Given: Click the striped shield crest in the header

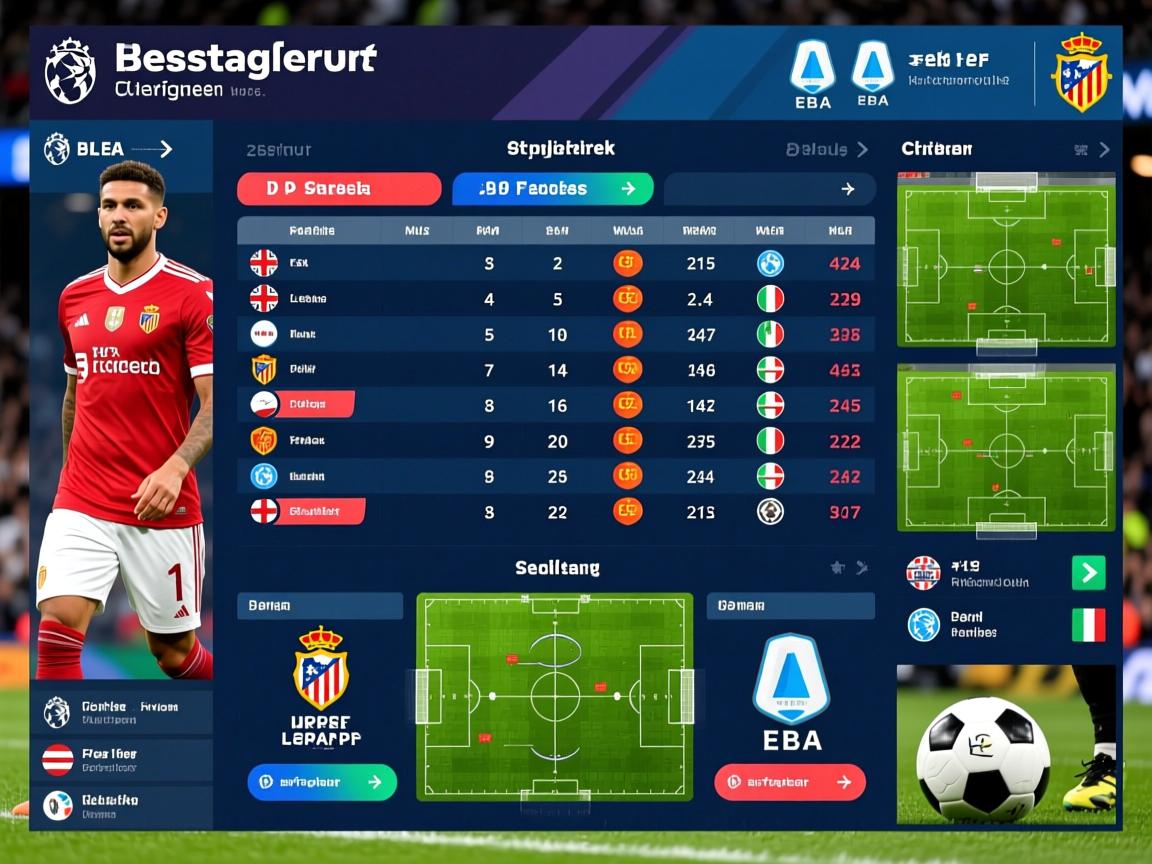Looking at the screenshot, I should (1080, 72).
